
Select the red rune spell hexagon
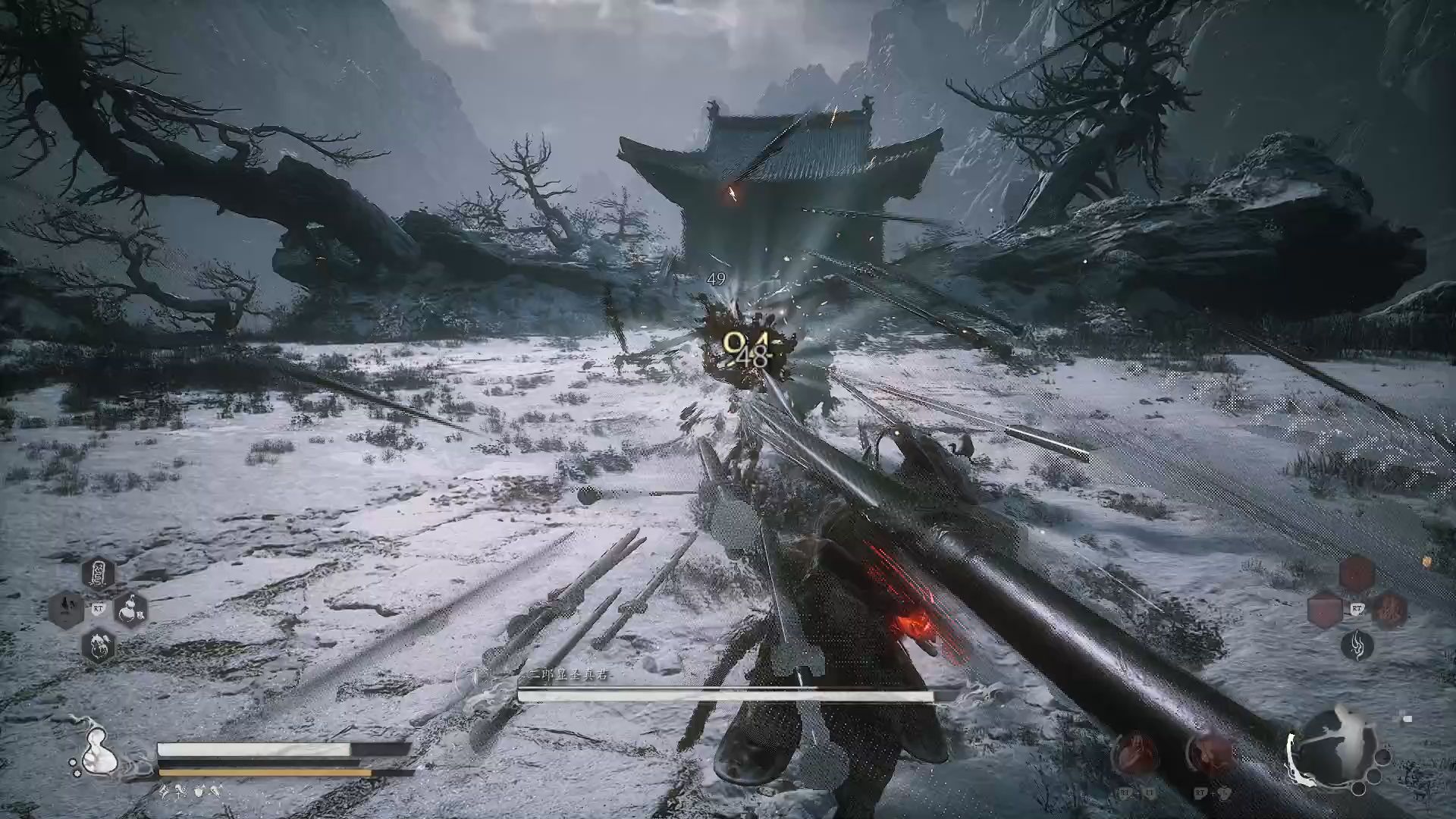click(1389, 610)
